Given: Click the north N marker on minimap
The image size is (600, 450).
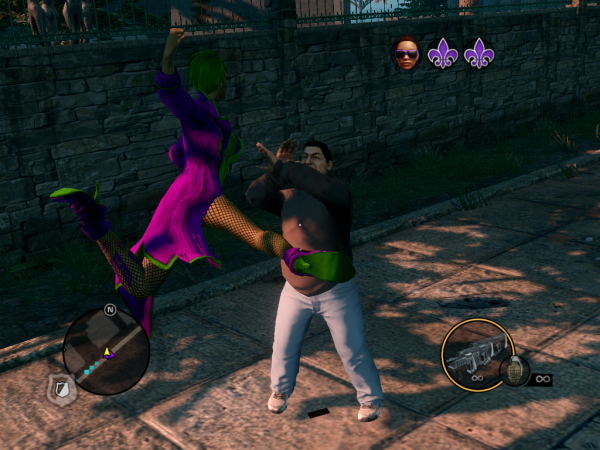Looking at the screenshot, I should [109, 309].
